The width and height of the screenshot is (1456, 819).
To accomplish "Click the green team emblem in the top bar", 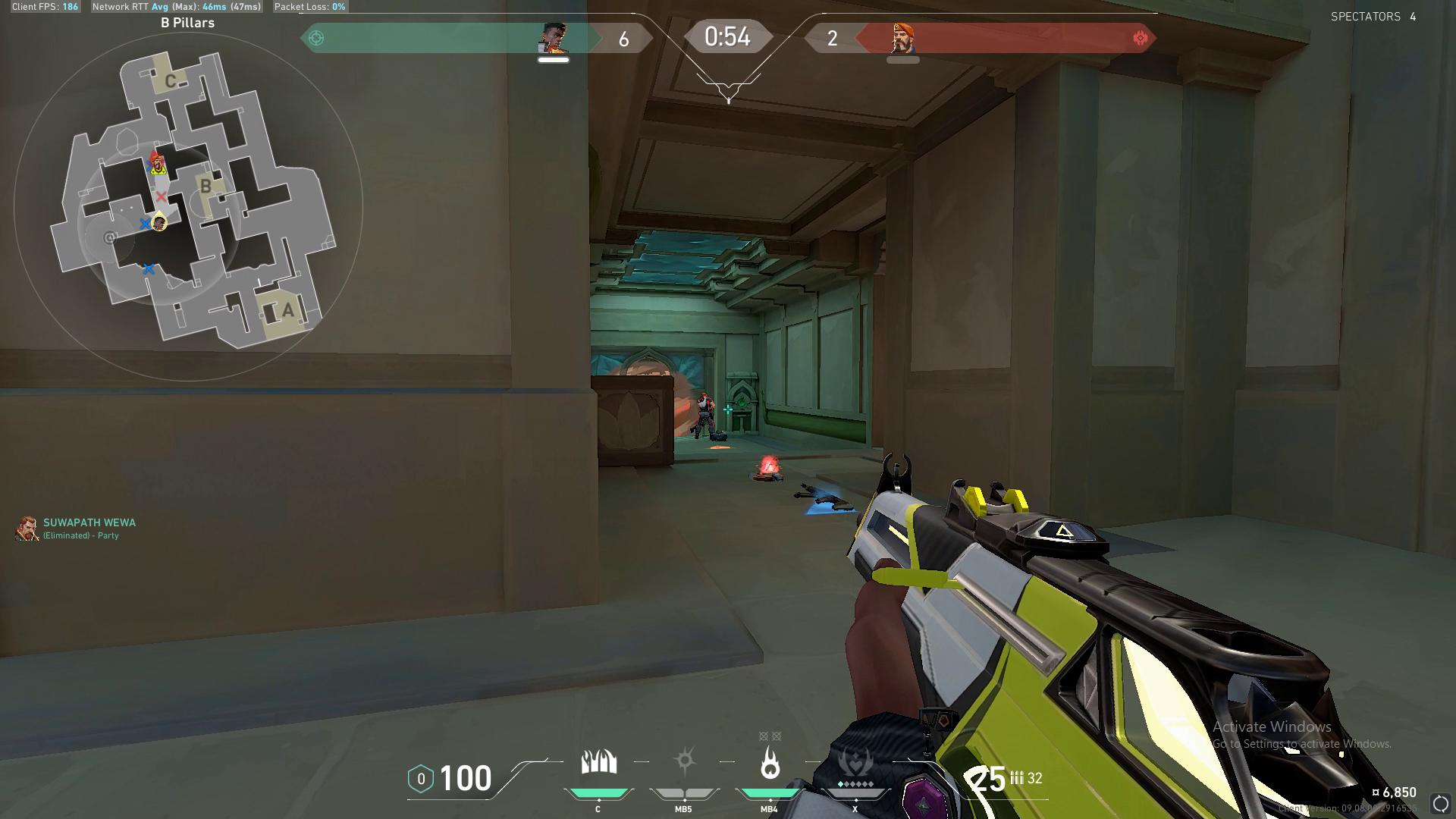I will pyautogui.click(x=316, y=38).
